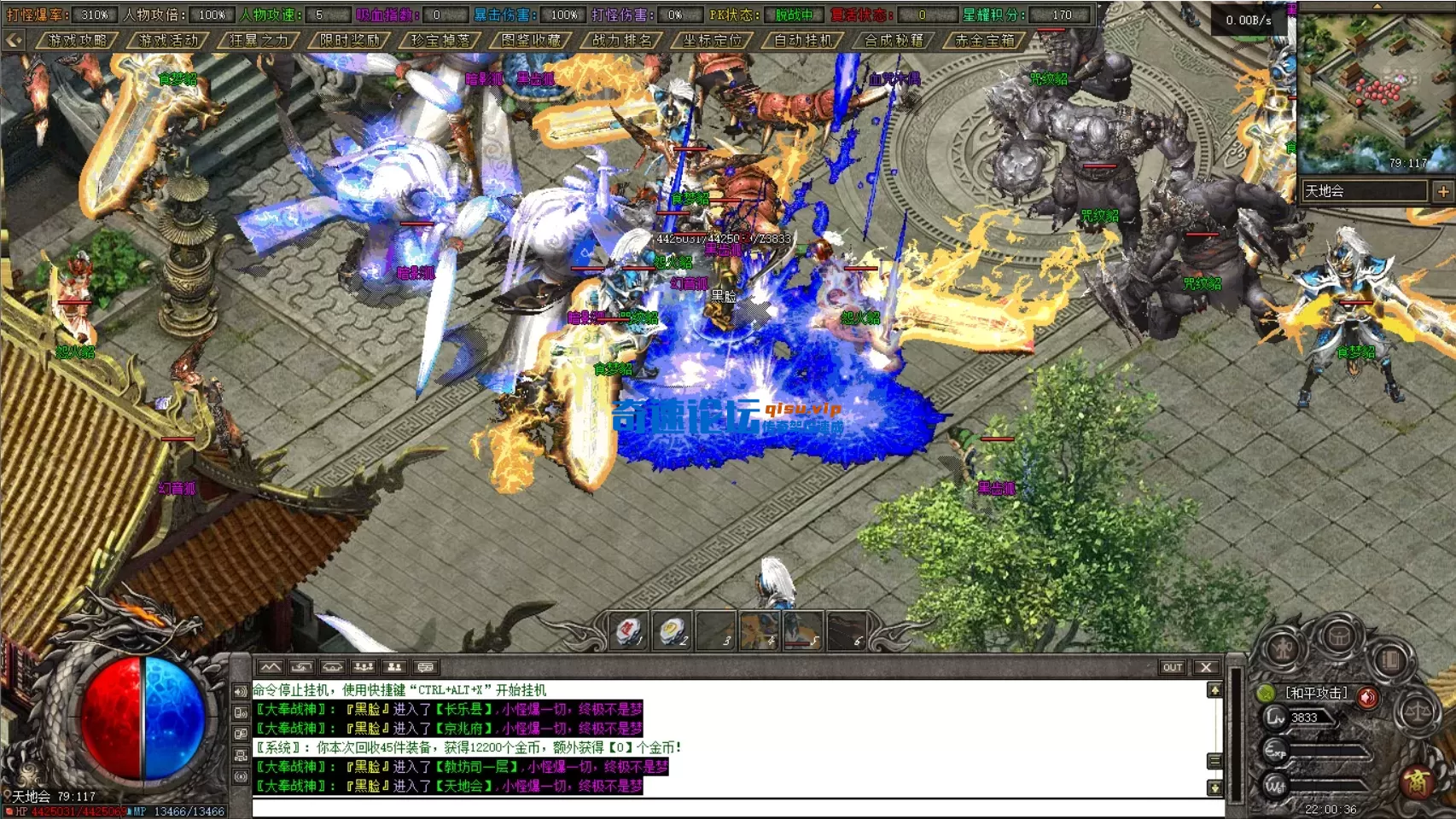
Task: Collapse the top menu with the arrow button
Action: coord(14,40)
